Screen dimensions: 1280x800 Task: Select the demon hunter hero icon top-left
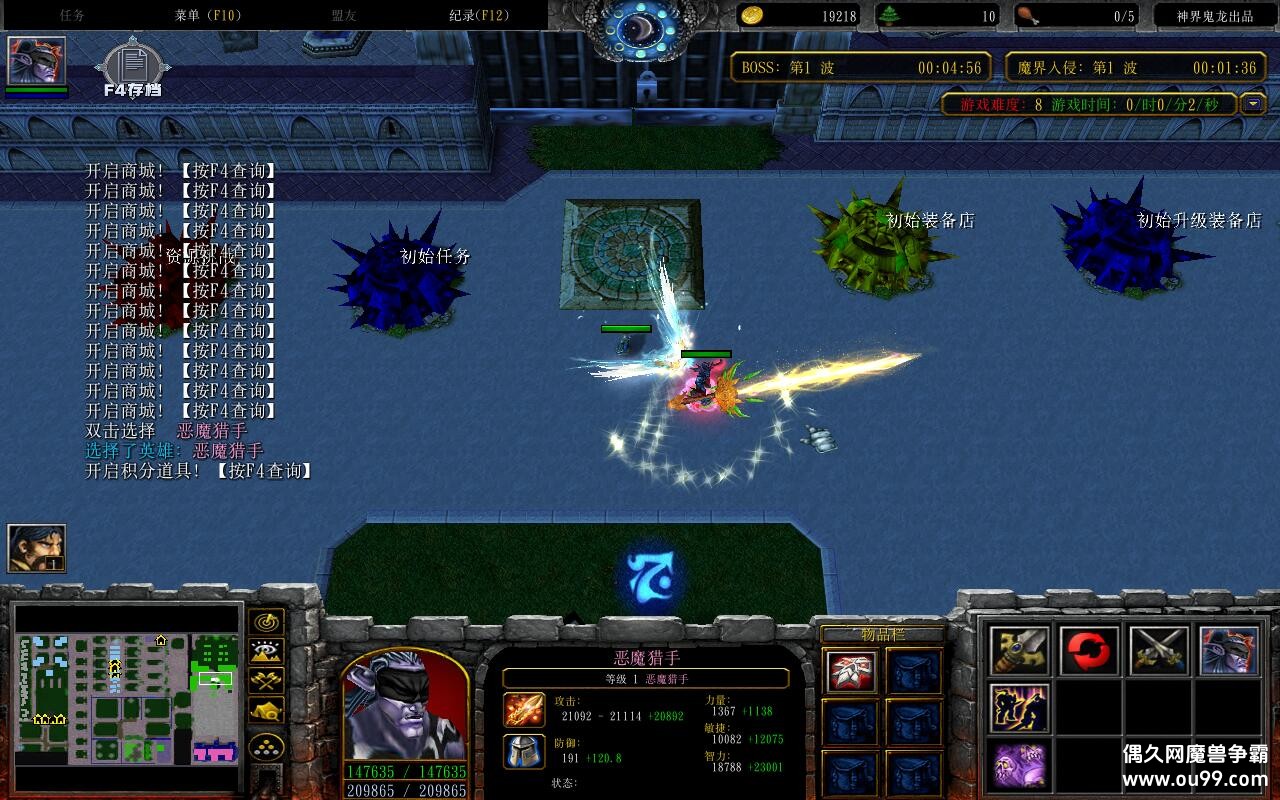(37, 61)
